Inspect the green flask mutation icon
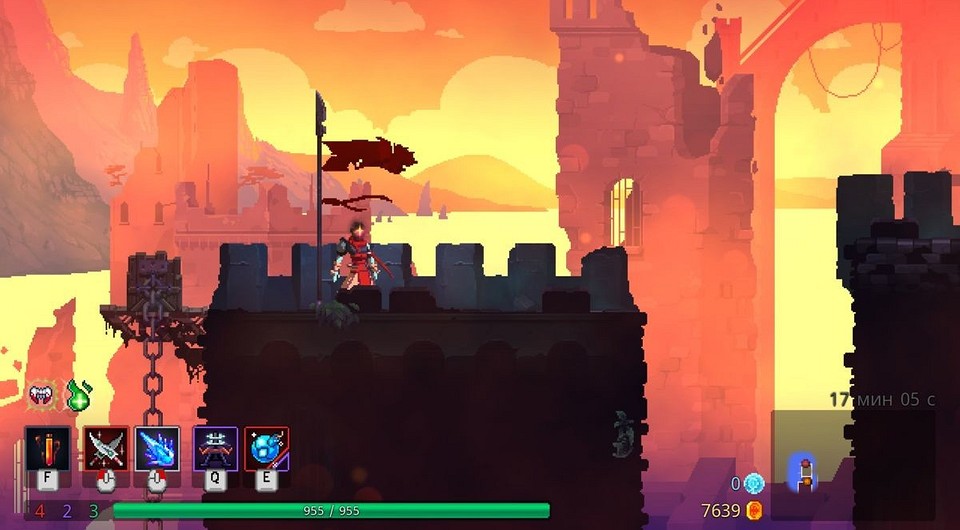 click(x=78, y=396)
